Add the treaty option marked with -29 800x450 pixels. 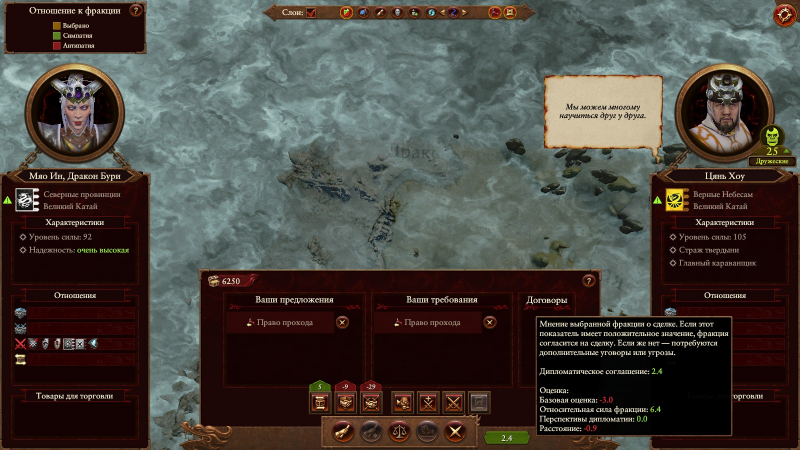(372, 402)
